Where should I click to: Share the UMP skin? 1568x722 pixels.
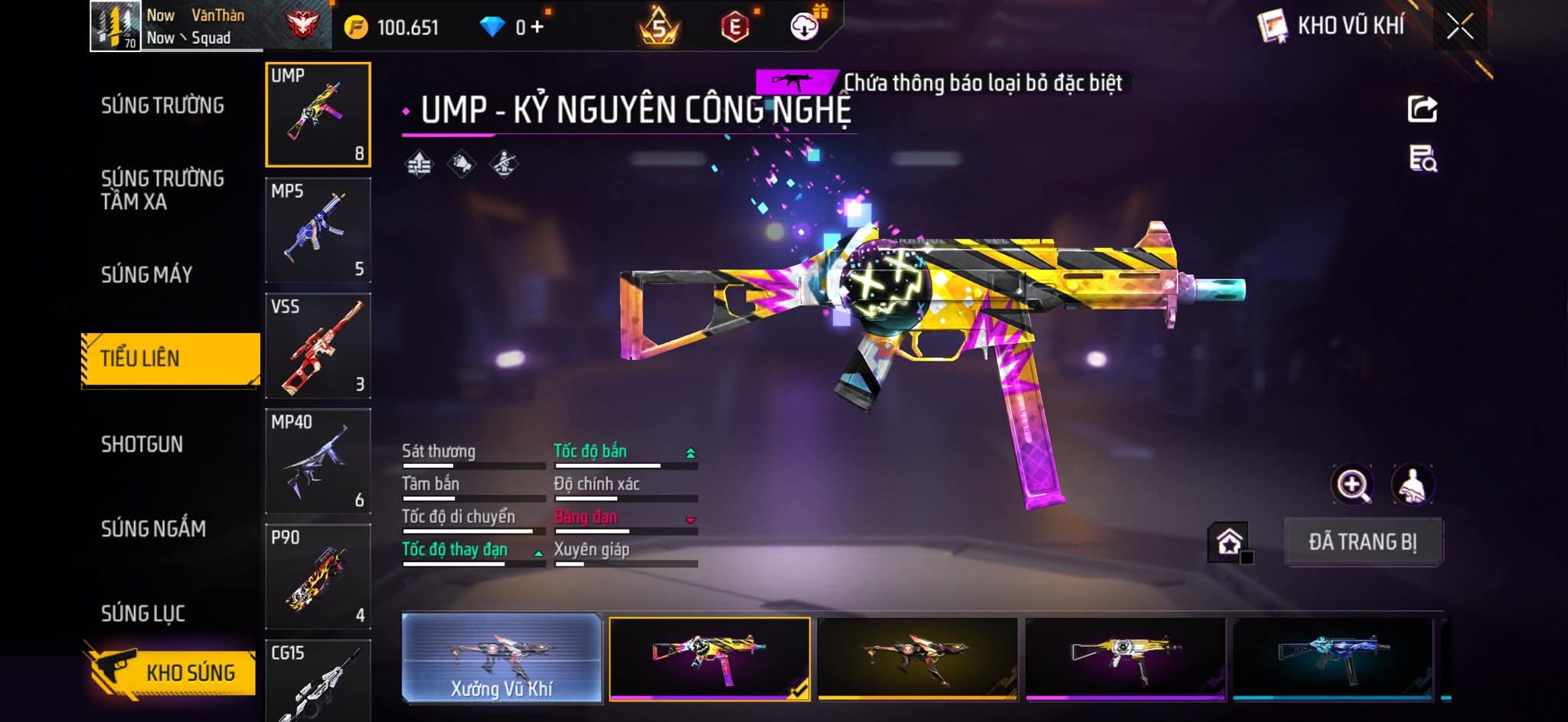tap(1423, 109)
